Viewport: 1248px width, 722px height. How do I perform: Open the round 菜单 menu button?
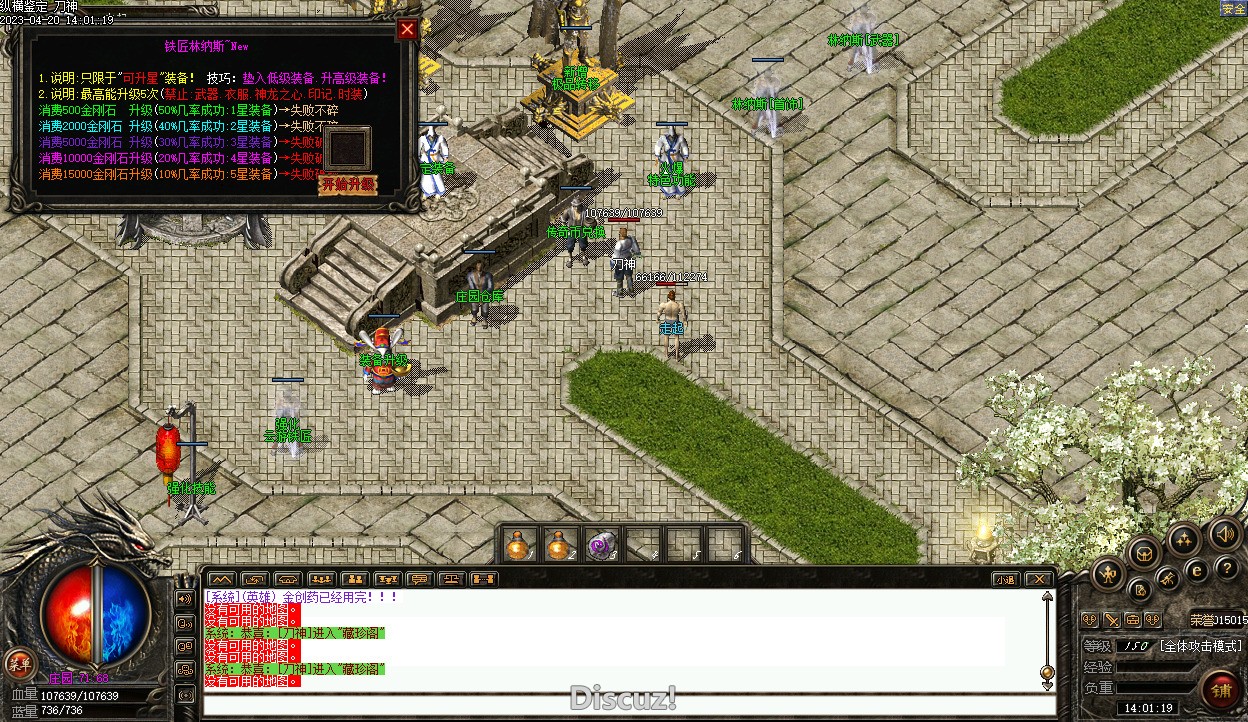click(x=19, y=662)
